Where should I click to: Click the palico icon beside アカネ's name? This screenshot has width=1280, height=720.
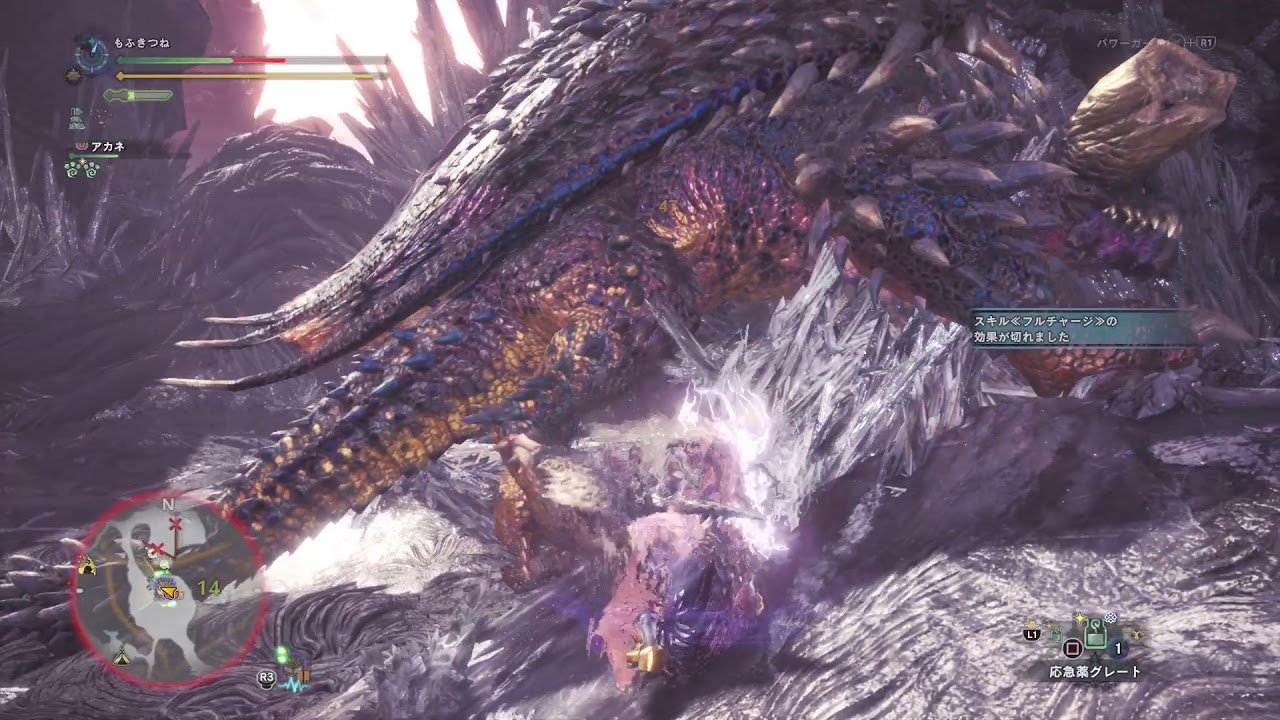pyautogui.click(x=82, y=145)
